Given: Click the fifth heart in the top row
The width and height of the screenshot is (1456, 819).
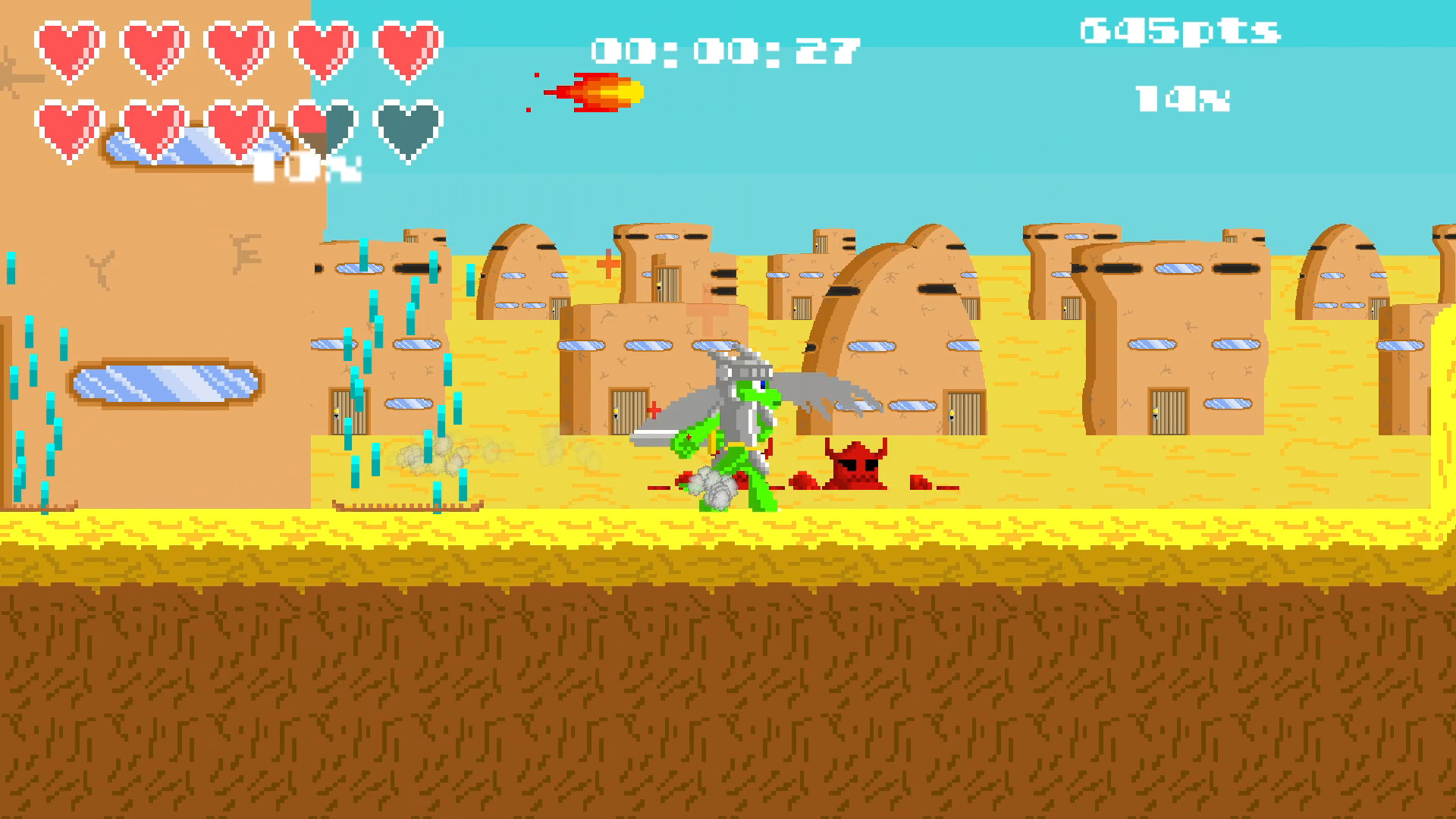Looking at the screenshot, I should coord(406,47).
